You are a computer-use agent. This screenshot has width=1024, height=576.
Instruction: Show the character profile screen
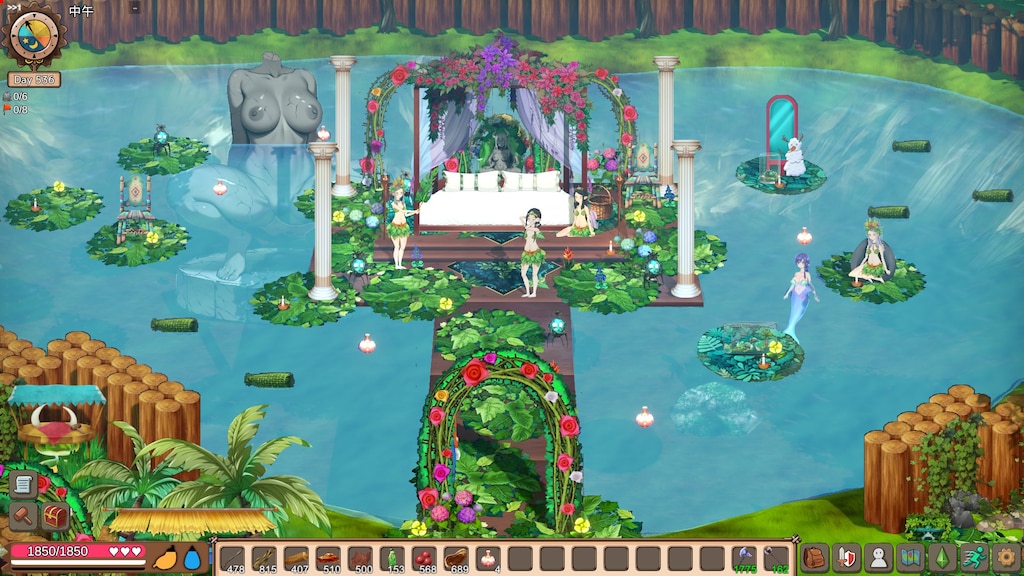click(878, 558)
